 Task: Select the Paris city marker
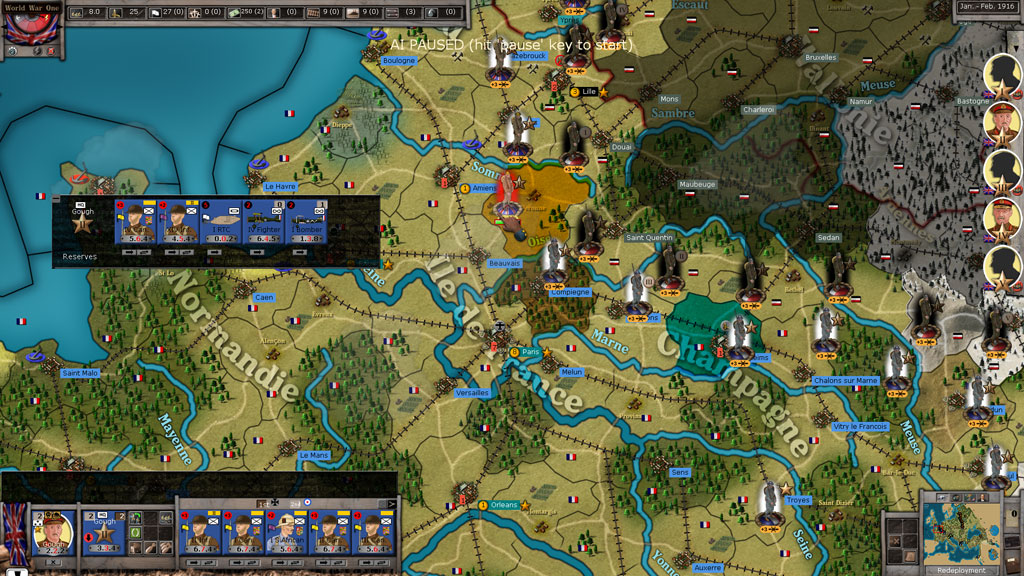pos(530,352)
